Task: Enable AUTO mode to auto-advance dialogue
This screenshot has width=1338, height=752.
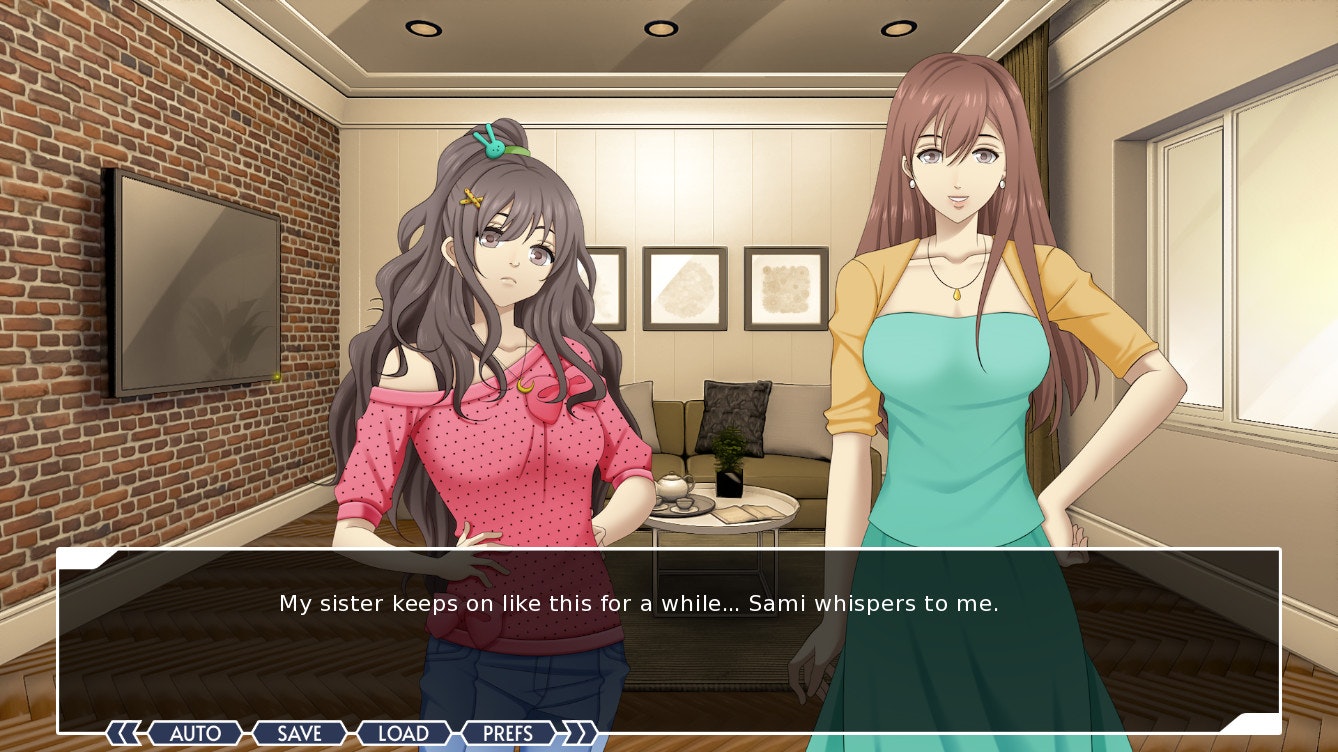Action: click(x=196, y=734)
